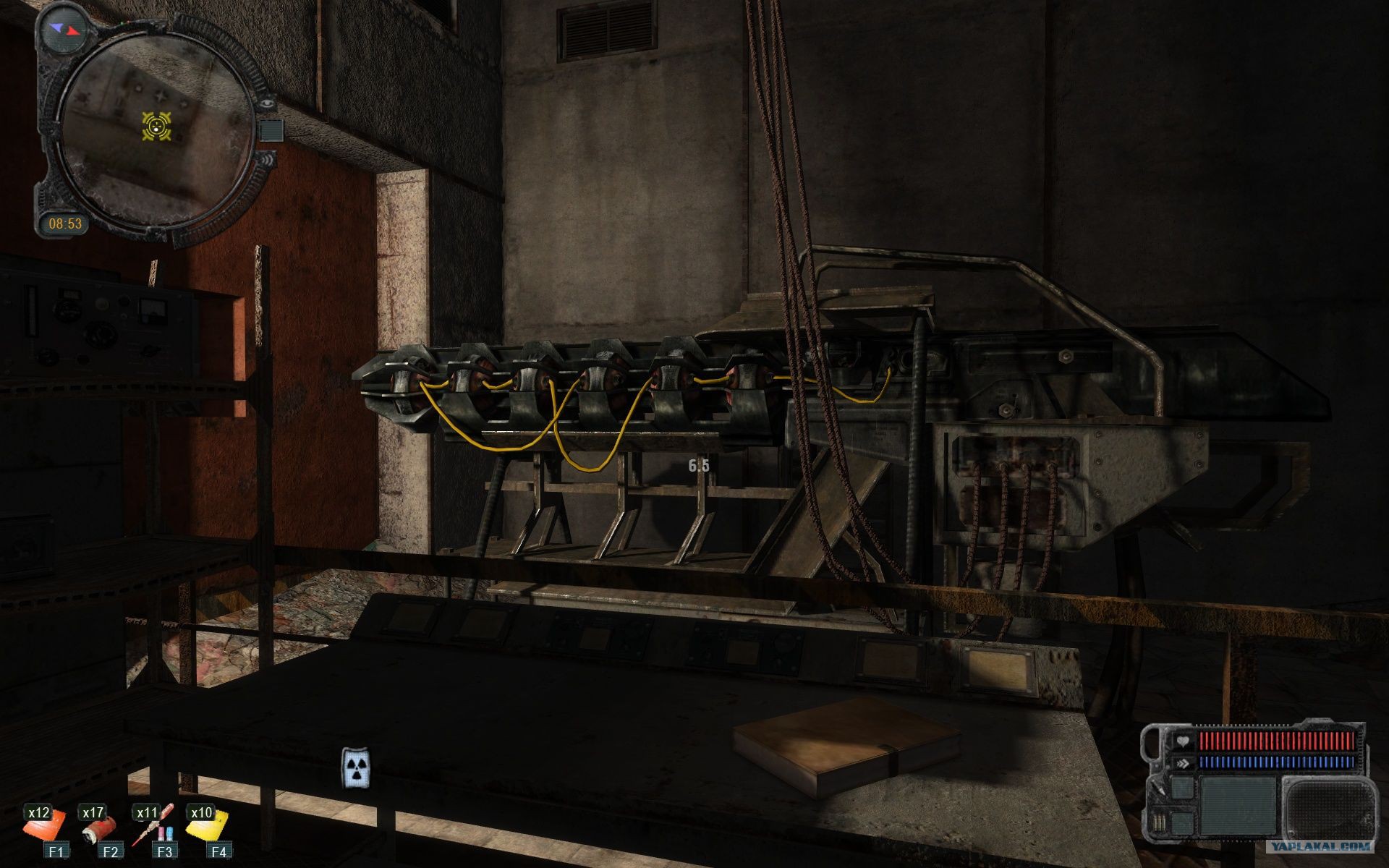The width and height of the screenshot is (1389, 868).
Task: Select the yellow objective marker on minimap
Action: tap(156, 127)
